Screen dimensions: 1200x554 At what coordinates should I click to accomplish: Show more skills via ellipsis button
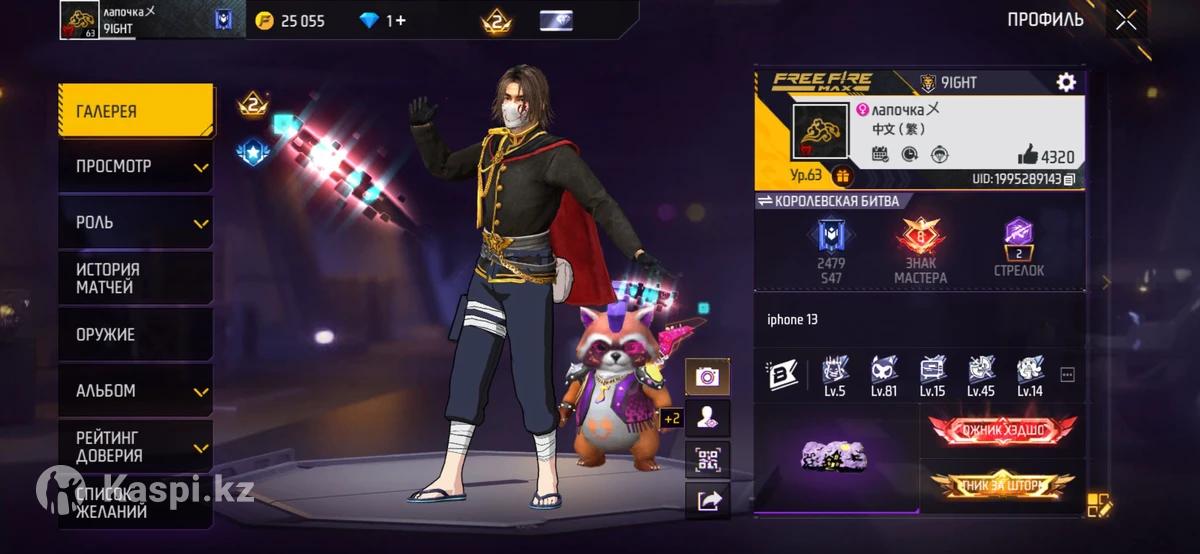click(1067, 375)
